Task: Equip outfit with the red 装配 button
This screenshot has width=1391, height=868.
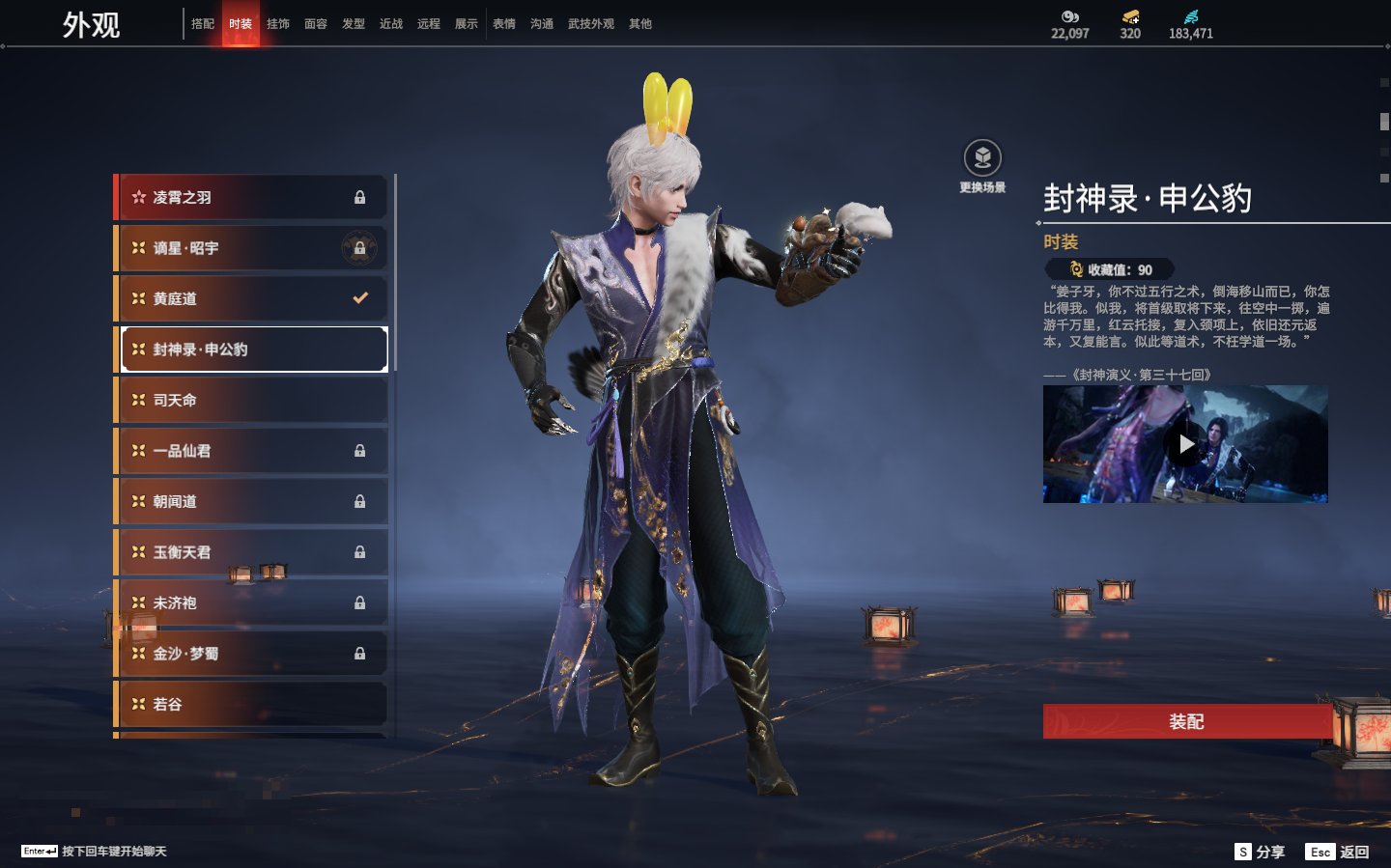Action: [1186, 721]
